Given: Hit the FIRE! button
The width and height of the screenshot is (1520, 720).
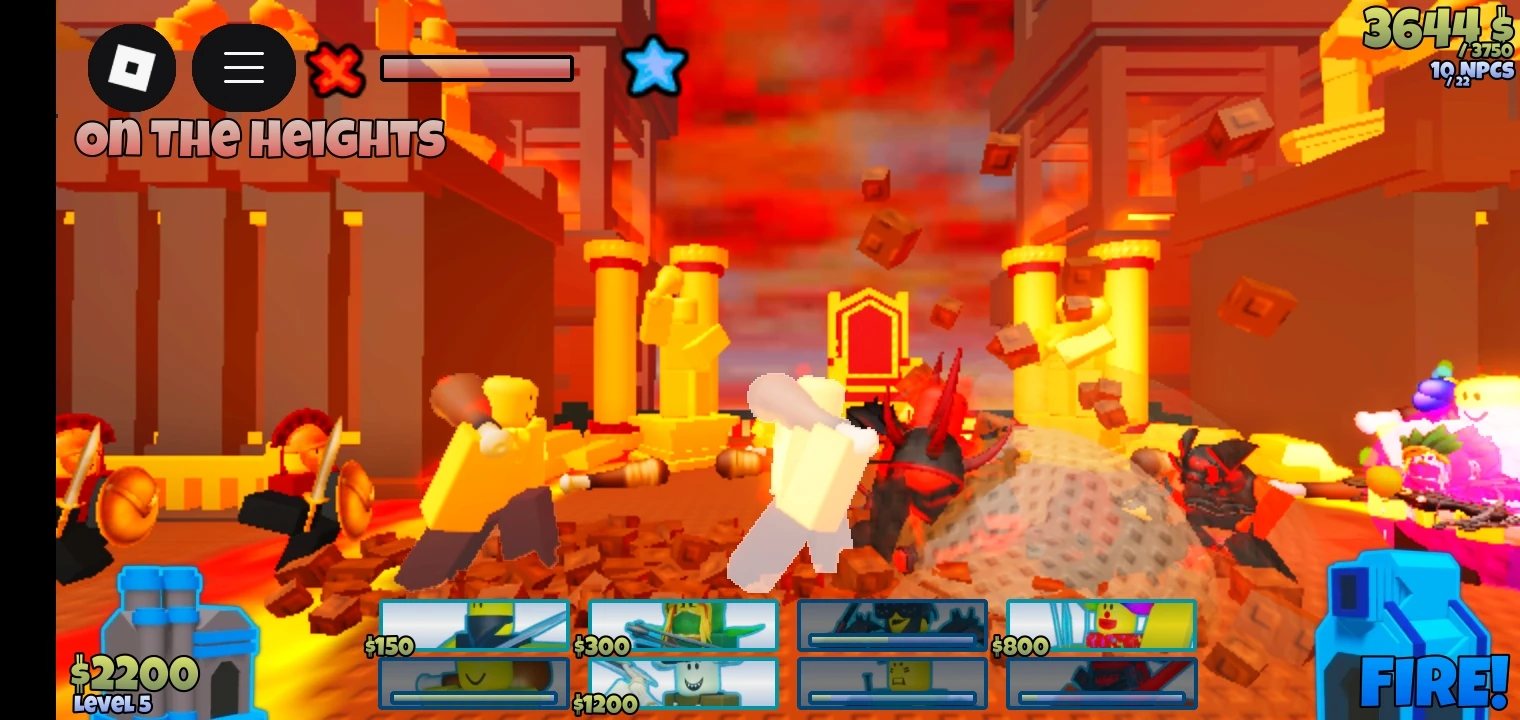Looking at the screenshot, I should tap(1430, 684).
